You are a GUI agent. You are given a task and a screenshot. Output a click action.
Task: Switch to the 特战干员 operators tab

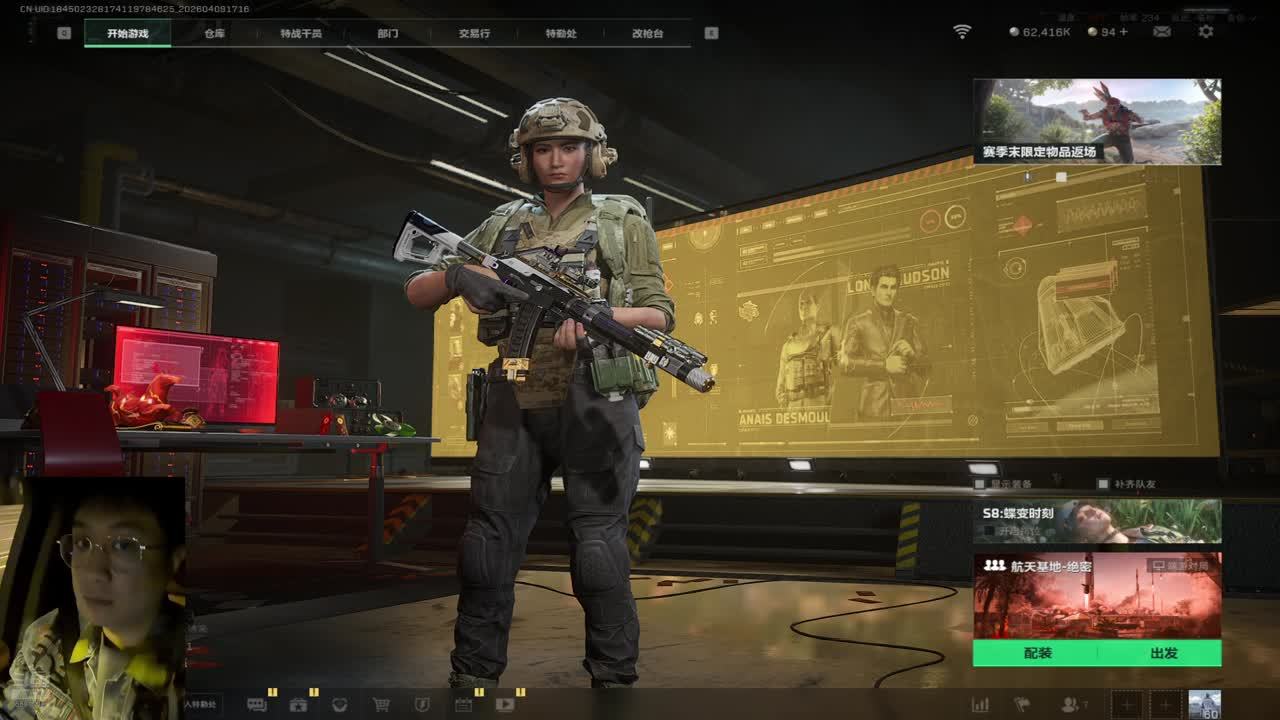pos(301,33)
